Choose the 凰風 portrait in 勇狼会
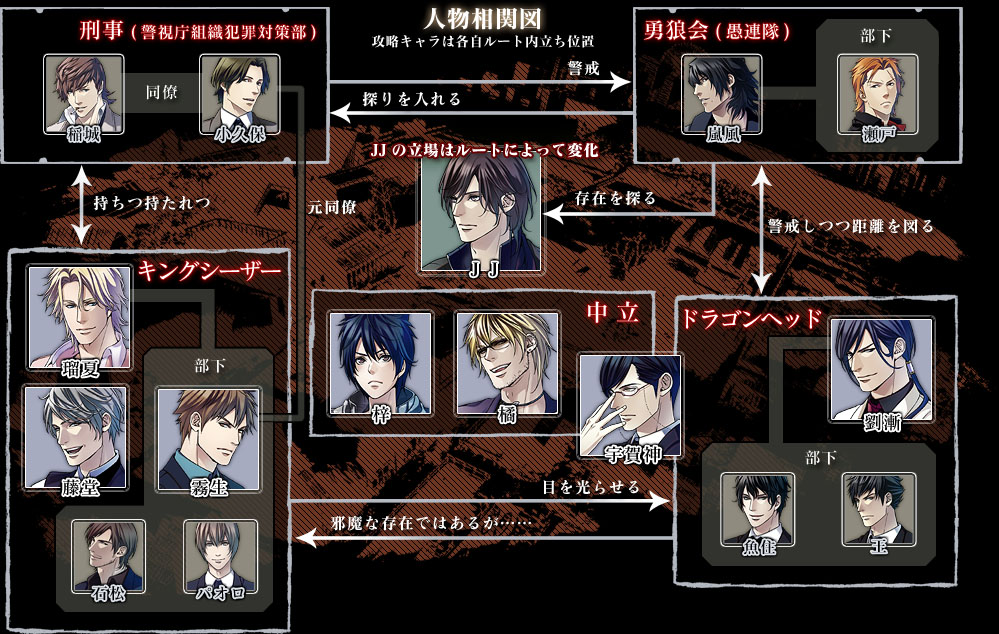 (720, 95)
